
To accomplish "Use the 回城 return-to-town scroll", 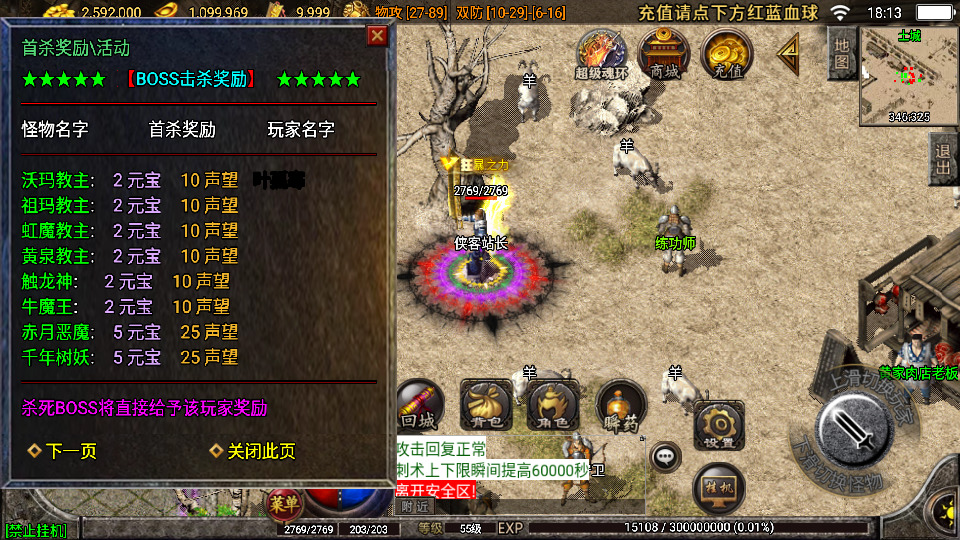I will 419,405.
